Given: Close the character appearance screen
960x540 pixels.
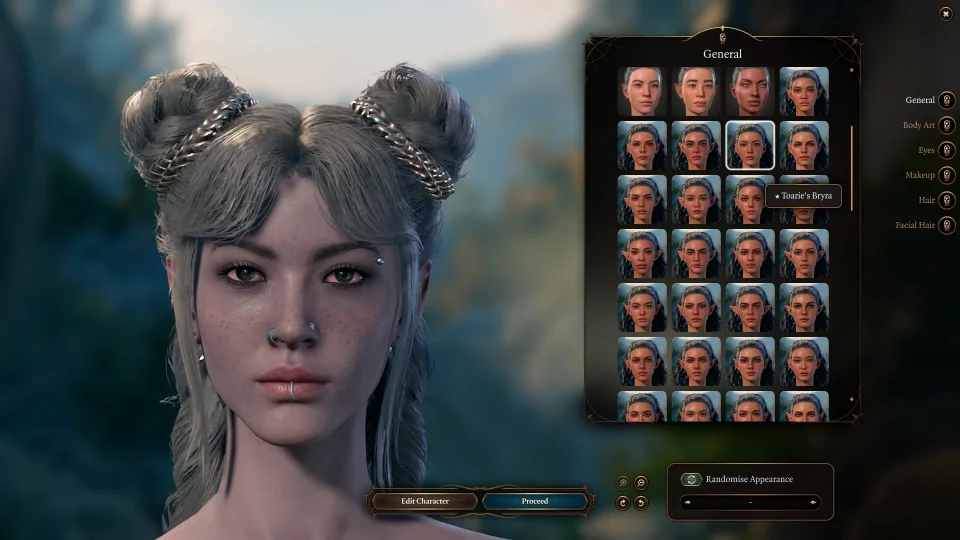Looking at the screenshot, I should [x=945, y=13].
